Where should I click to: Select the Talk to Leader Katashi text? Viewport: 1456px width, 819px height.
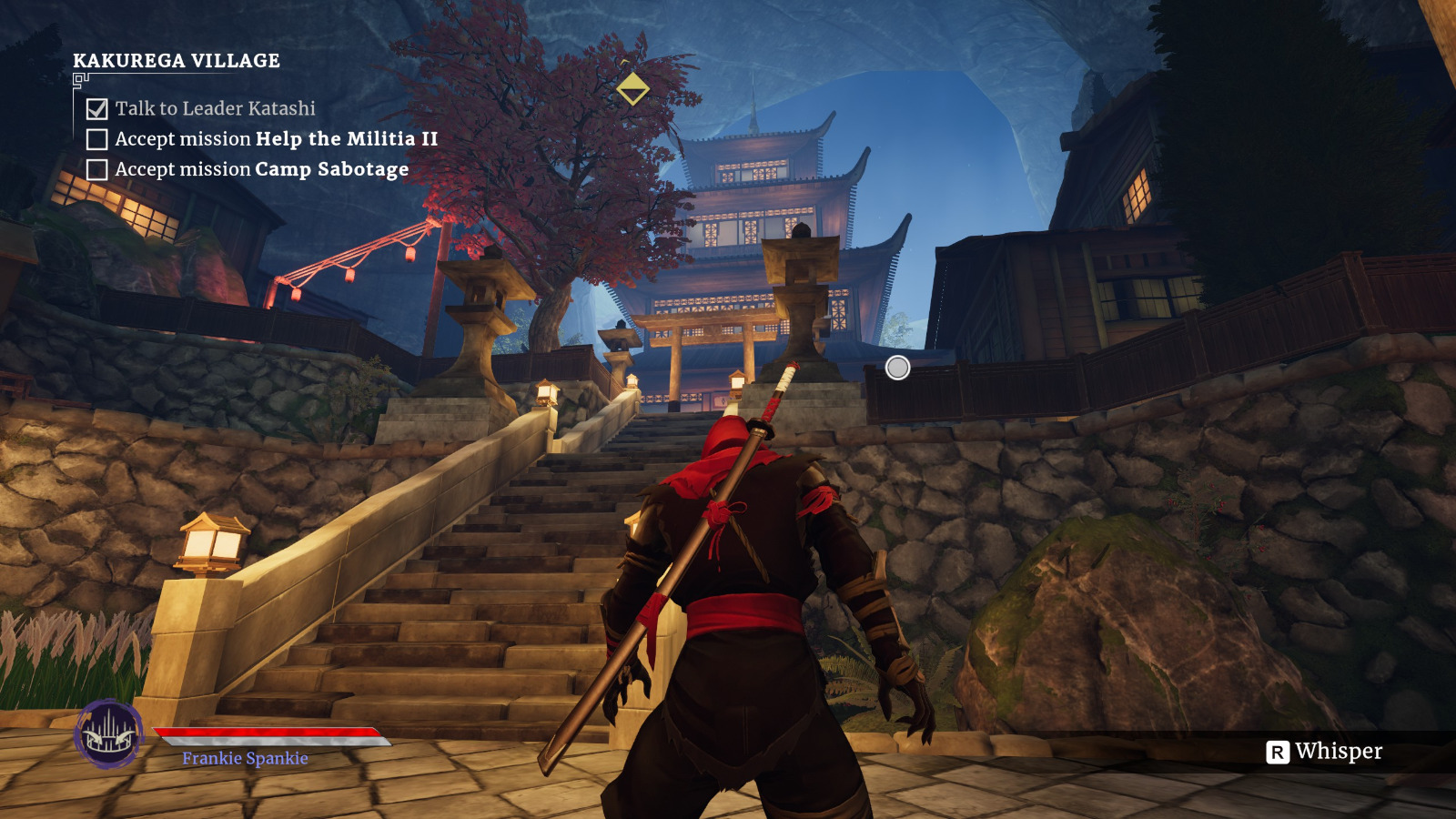tap(216, 107)
